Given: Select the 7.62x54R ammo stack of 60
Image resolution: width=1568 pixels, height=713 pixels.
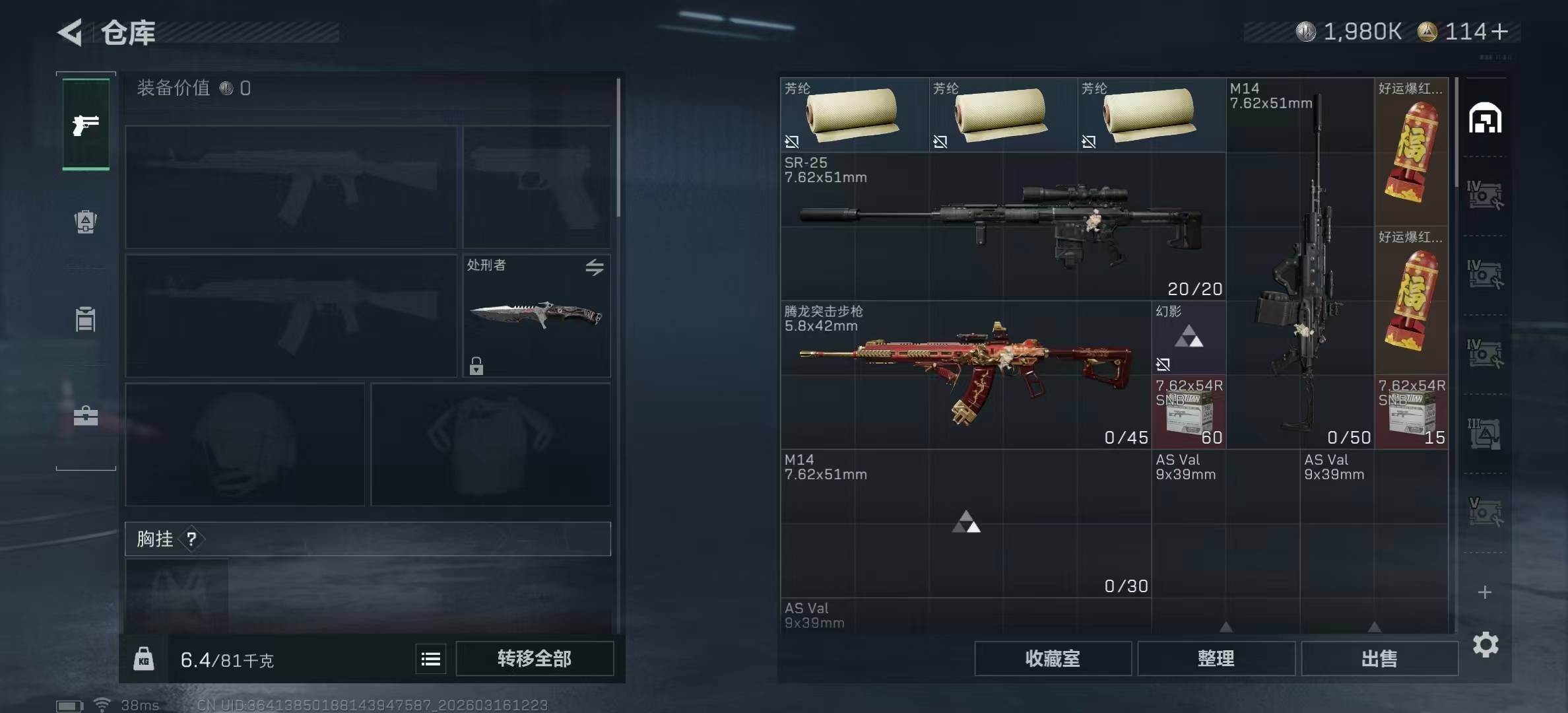Looking at the screenshot, I should (1189, 412).
